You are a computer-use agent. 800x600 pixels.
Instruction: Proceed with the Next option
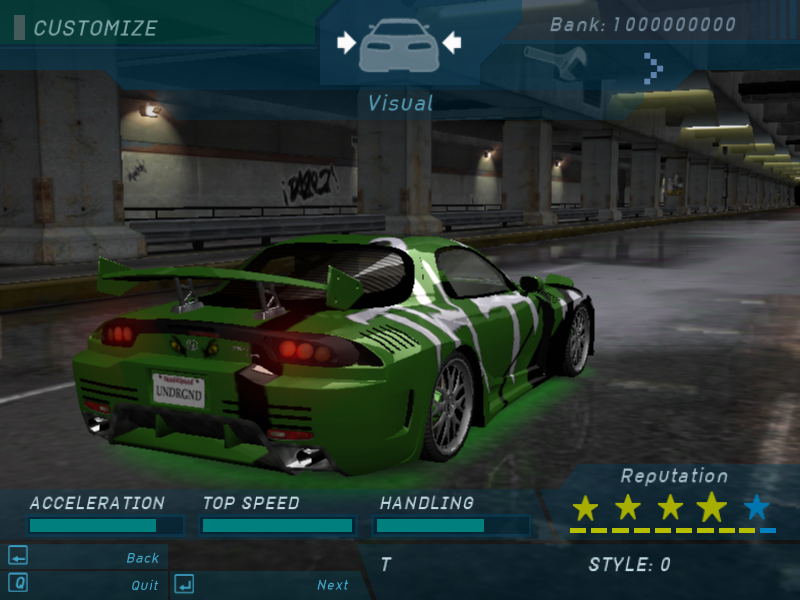(x=333, y=585)
